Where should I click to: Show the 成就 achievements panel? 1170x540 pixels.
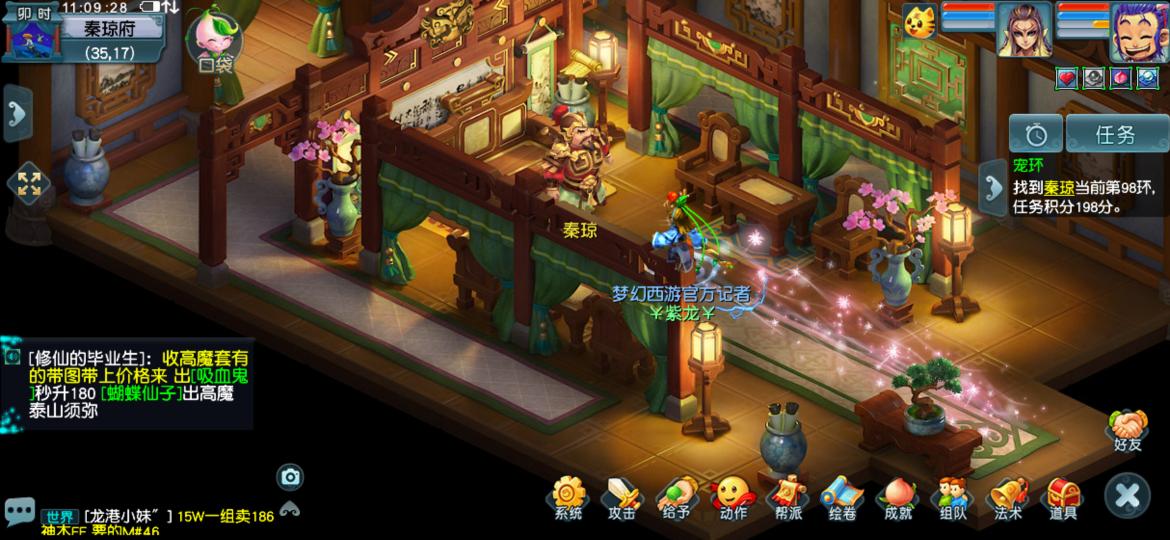(x=897, y=497)
